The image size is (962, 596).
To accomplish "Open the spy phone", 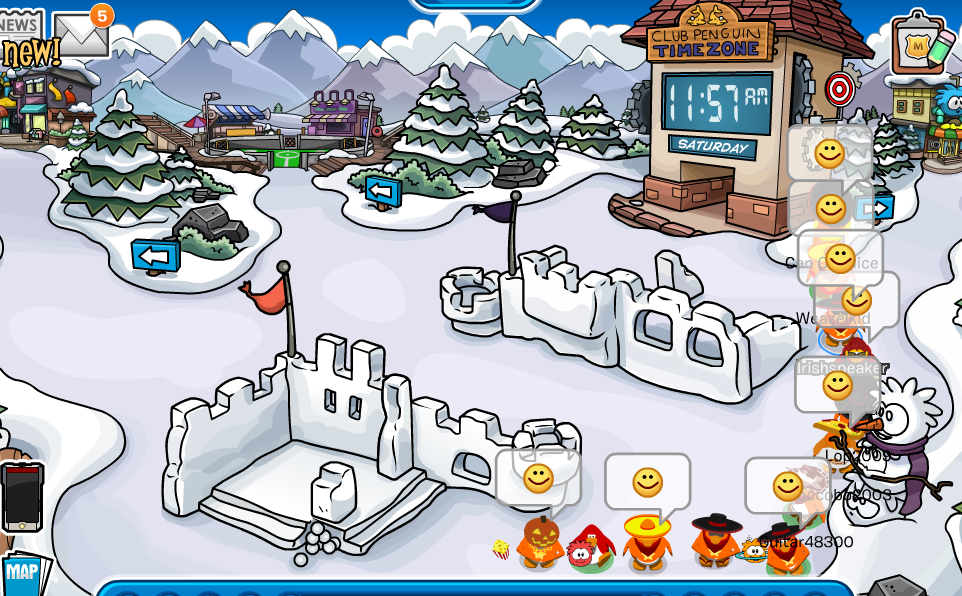I will coord(21,497).
